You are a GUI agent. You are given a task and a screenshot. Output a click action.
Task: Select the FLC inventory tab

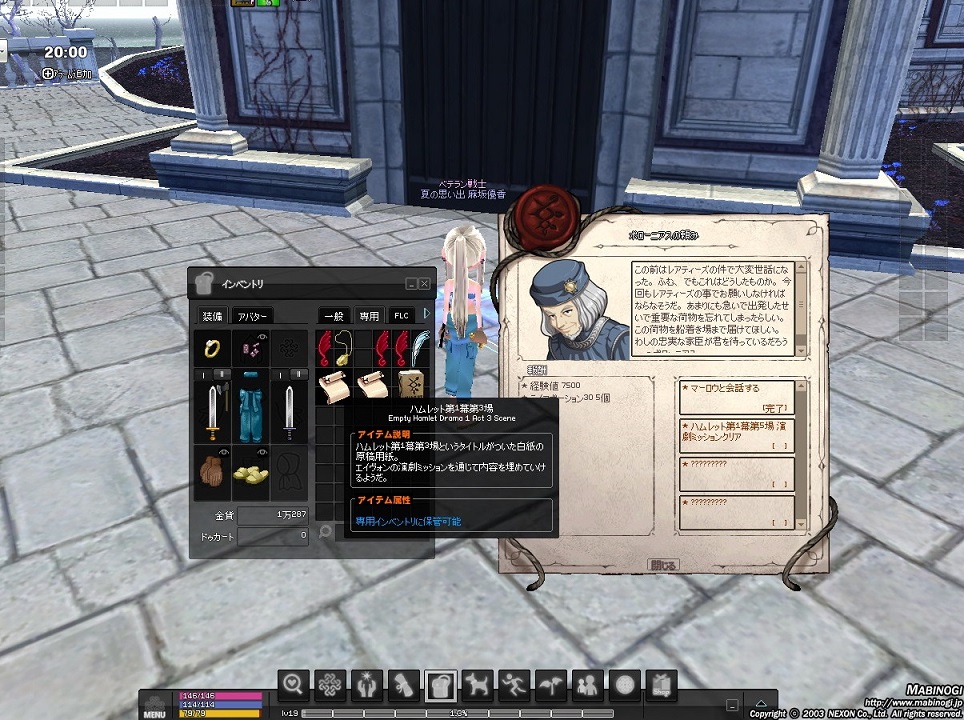(x=401, y=316)
